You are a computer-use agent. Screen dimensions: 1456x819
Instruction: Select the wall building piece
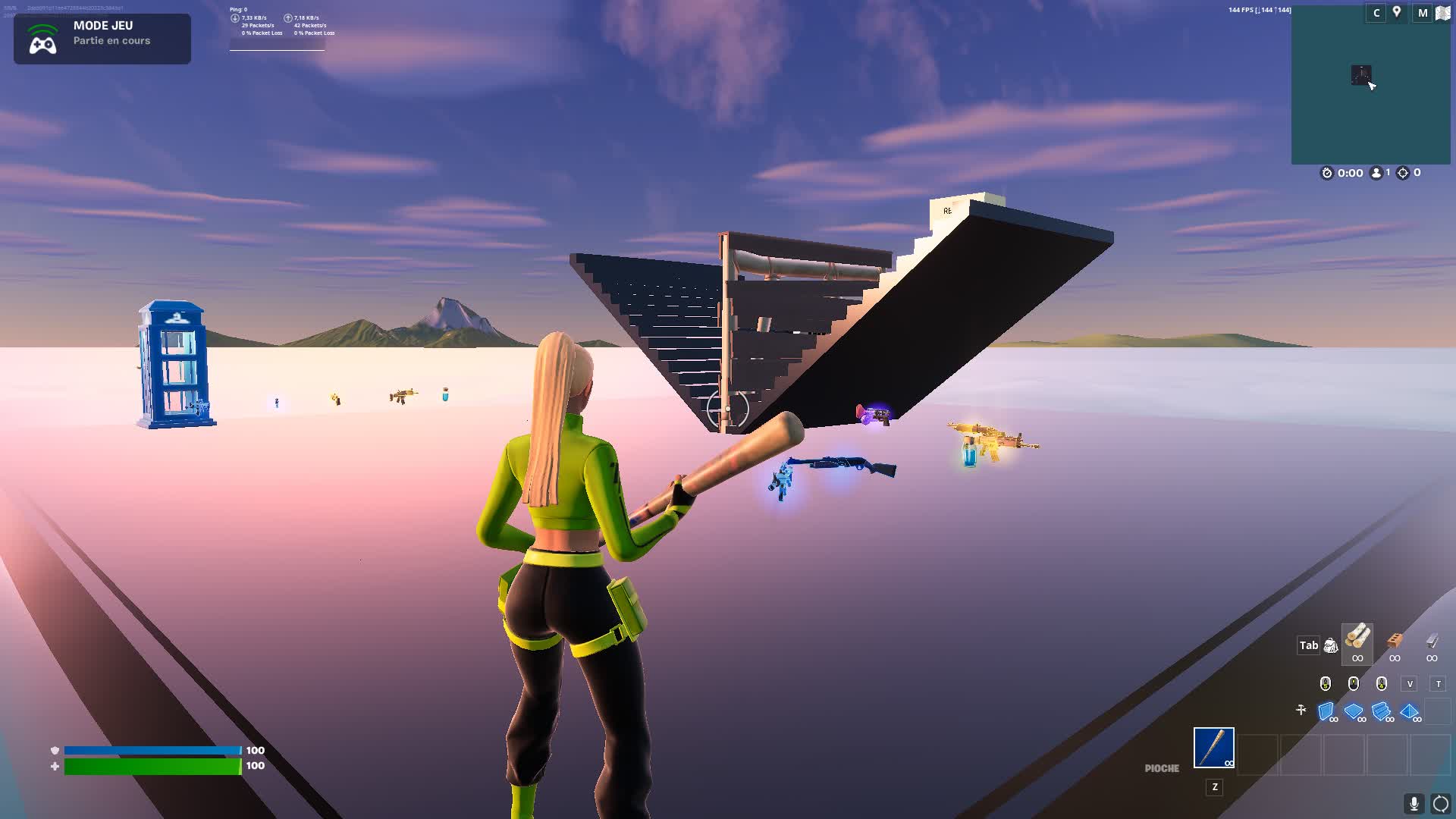click(x=1326, y=710)
